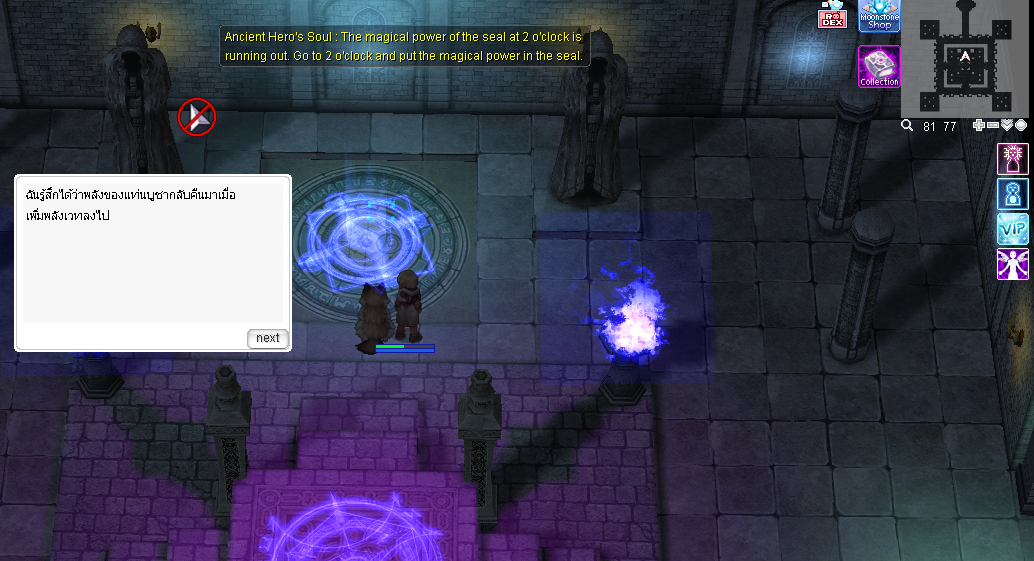The height and width of the screenshot is (561, 1034).
Task: Open the Moonstone Shop
Action: tap(879, 16)
